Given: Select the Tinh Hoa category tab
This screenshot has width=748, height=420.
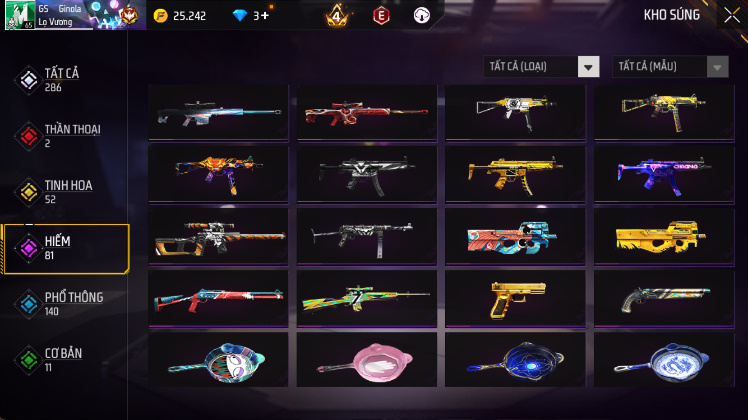Looking at the screenshot, I should (x=66, y=192).
